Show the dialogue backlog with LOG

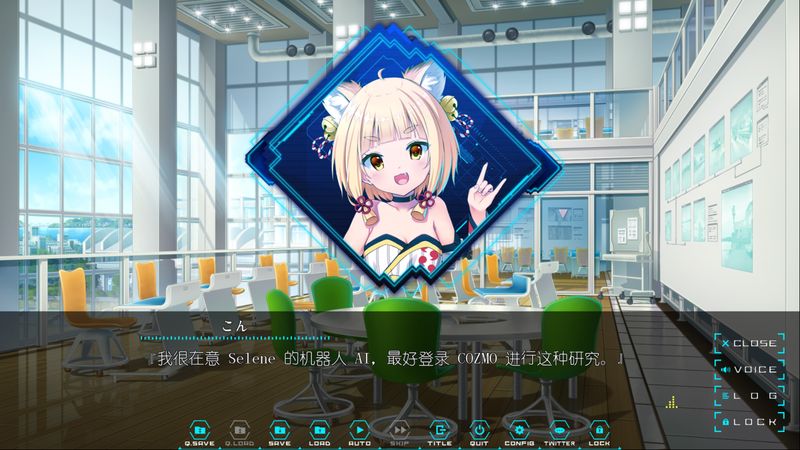pyautogui.click(x=748, y=396)
